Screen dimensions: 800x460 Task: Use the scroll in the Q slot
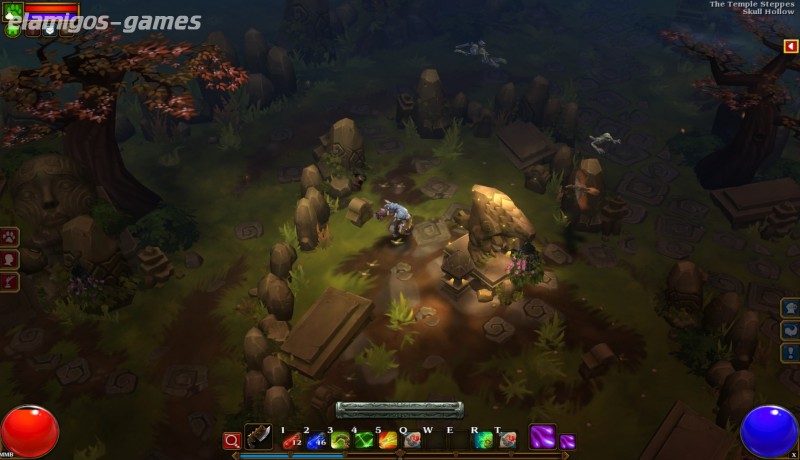(411, 440)
